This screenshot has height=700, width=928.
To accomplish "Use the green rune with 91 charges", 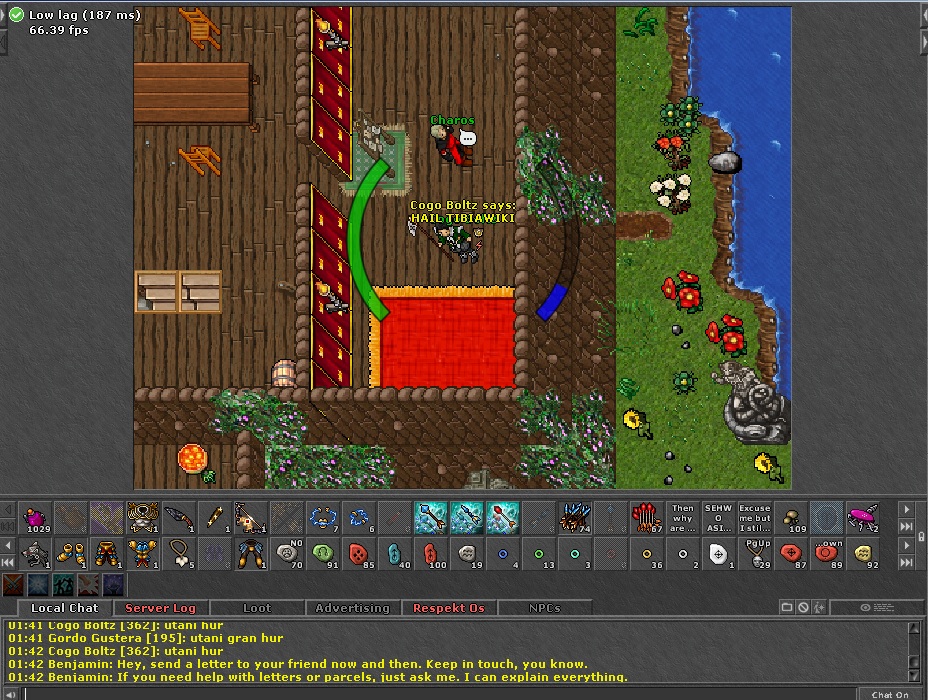I will tap(323, 553).
